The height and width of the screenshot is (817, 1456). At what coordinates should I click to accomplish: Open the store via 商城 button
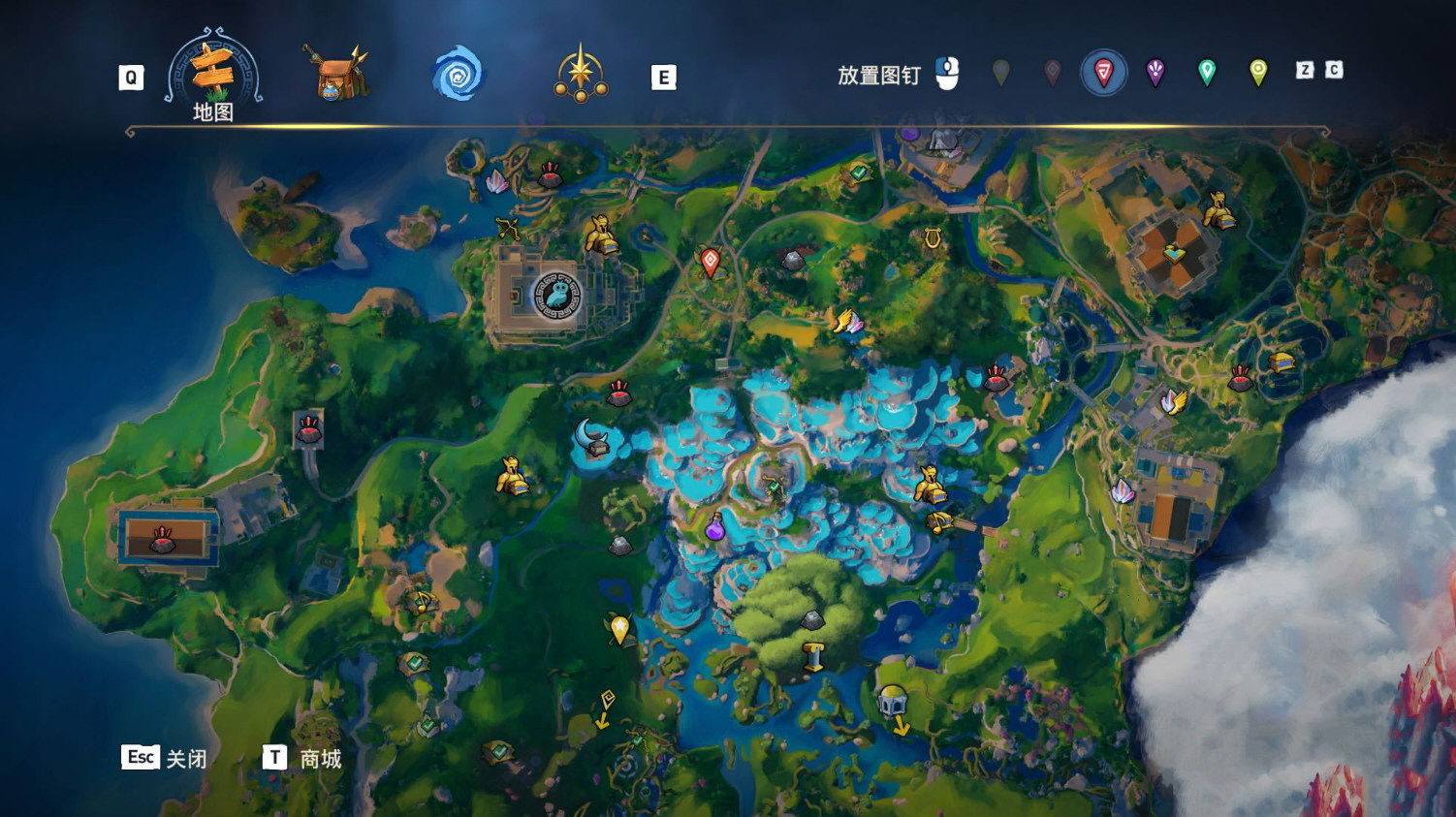[302, 758]
